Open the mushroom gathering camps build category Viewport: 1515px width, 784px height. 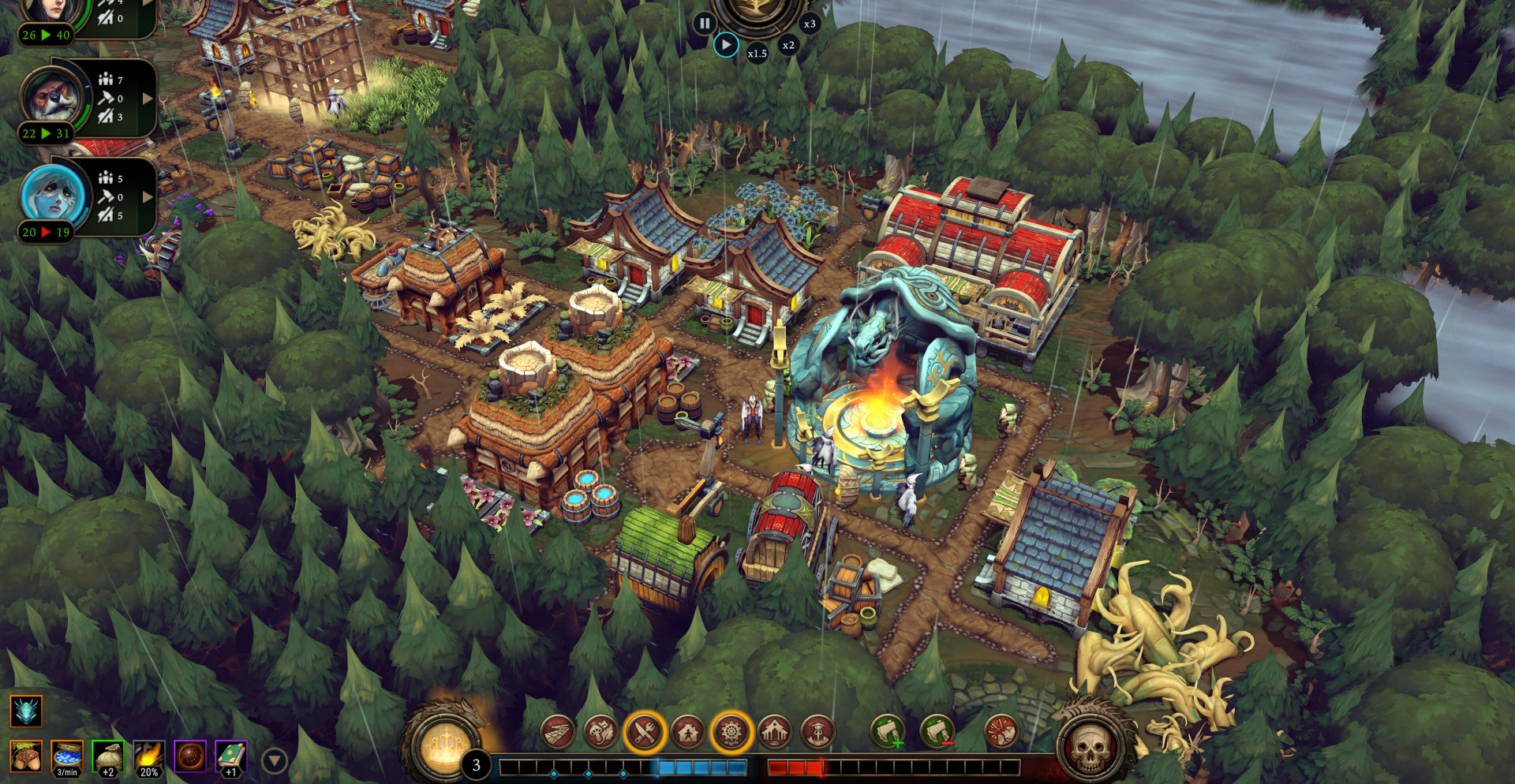pyautogui.click(x=600, y=732)
